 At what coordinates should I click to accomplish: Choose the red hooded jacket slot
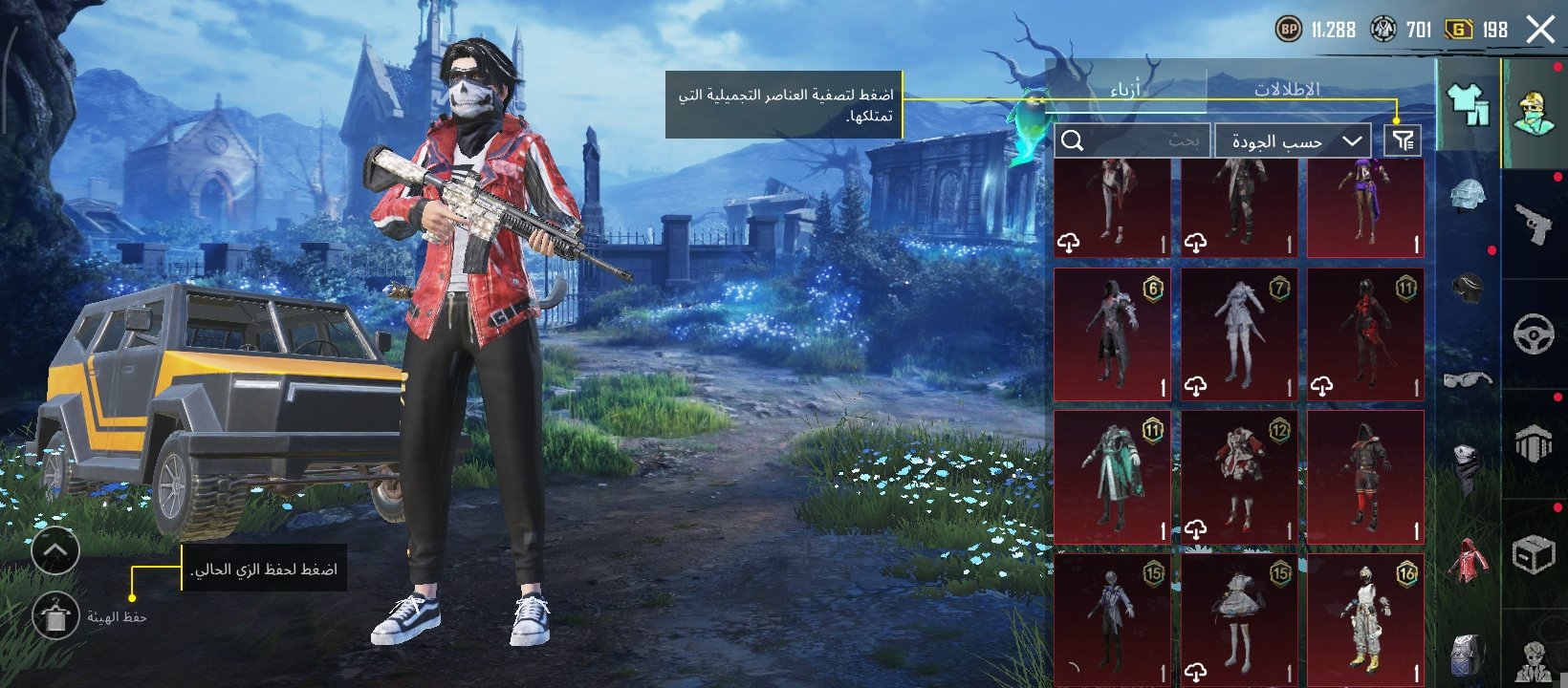pyautogui.click(x=1468, y=561)
